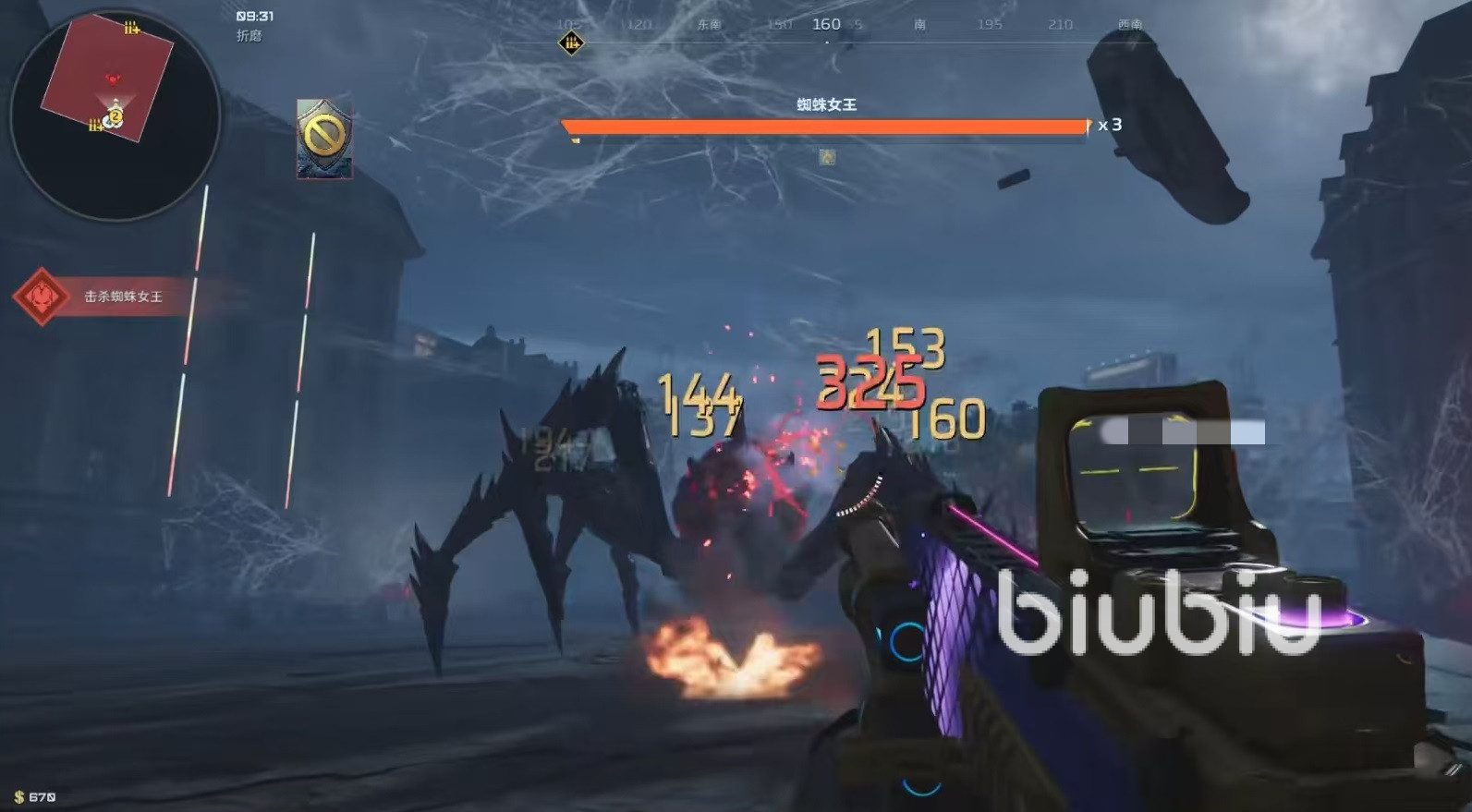
Task: Open the circular minimap
Action: [115, 115]
